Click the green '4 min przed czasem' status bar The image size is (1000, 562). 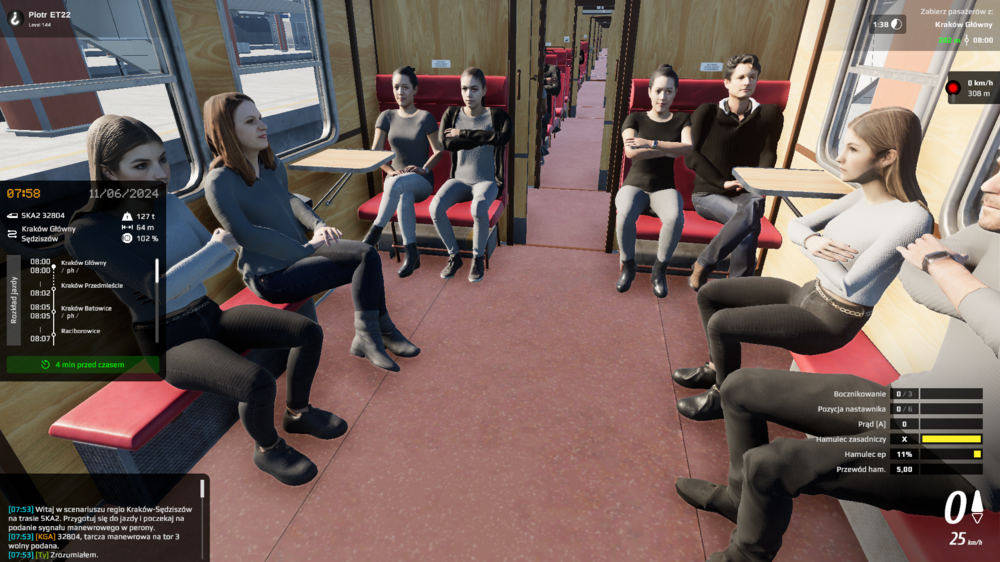click(x=83, y=365)
